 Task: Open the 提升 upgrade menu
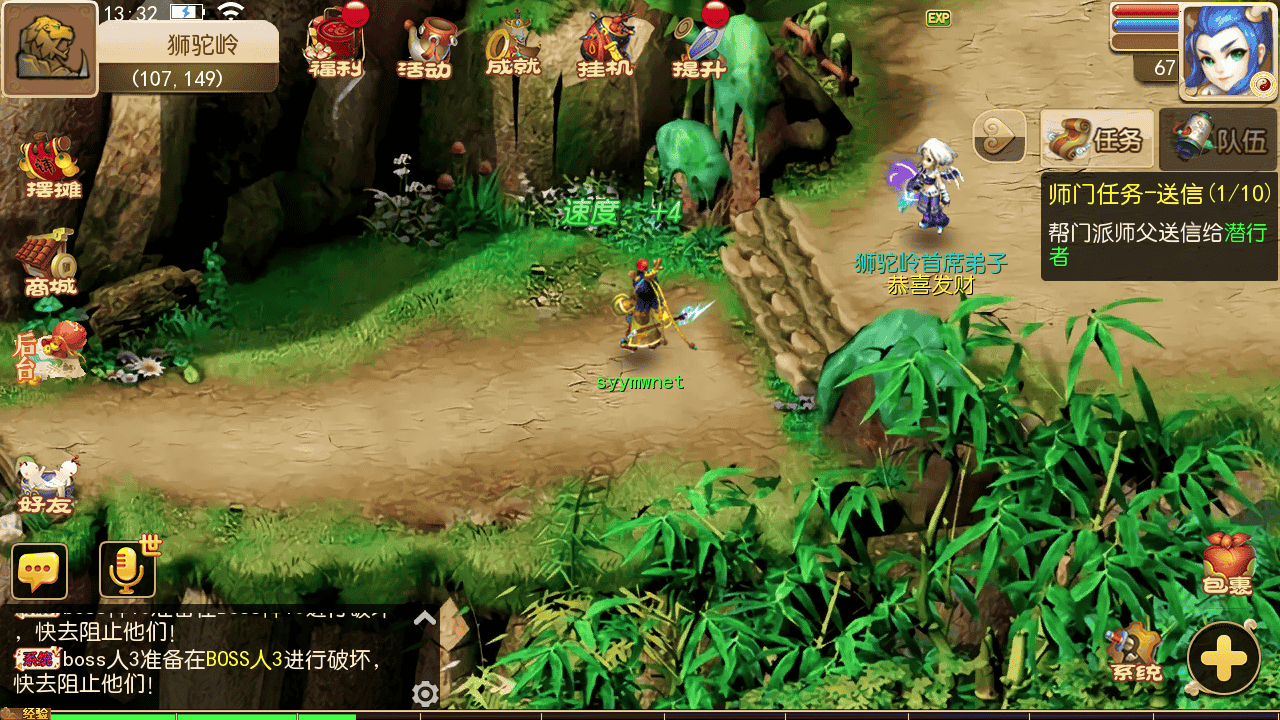click(699, 46)
